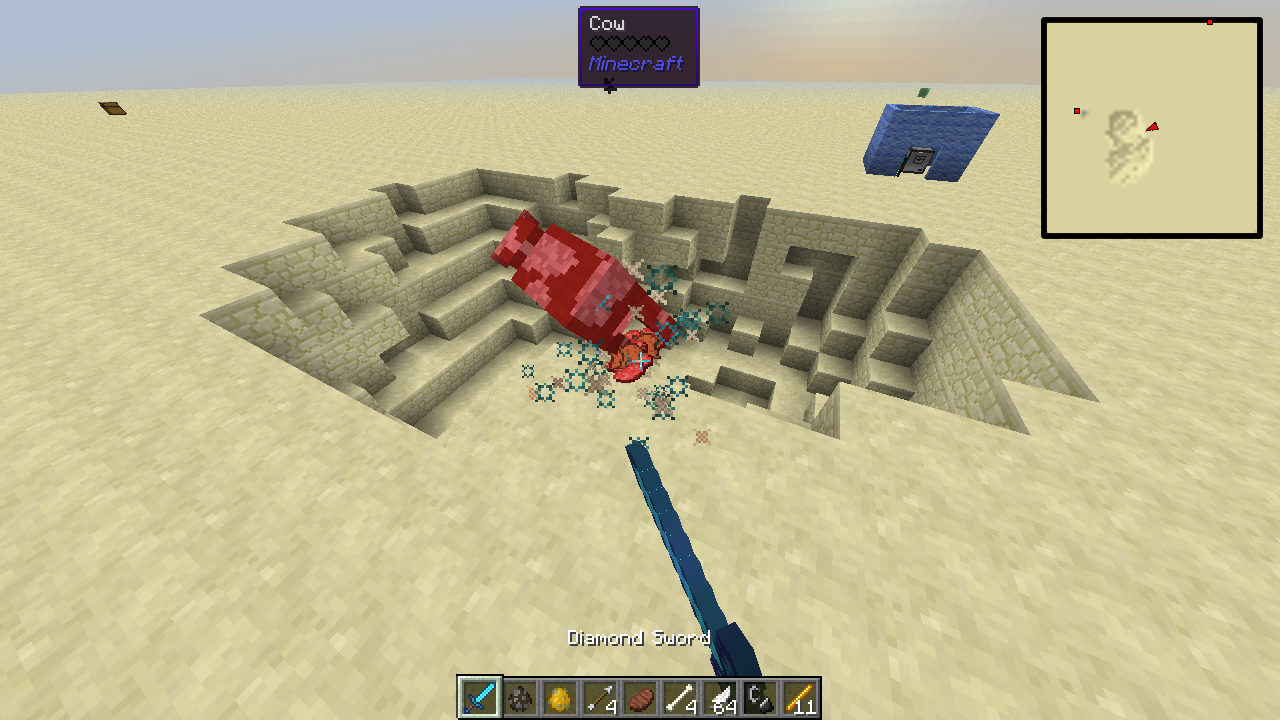
Task: Select the blaze rod stack slot
Action: tap(800, 698)
